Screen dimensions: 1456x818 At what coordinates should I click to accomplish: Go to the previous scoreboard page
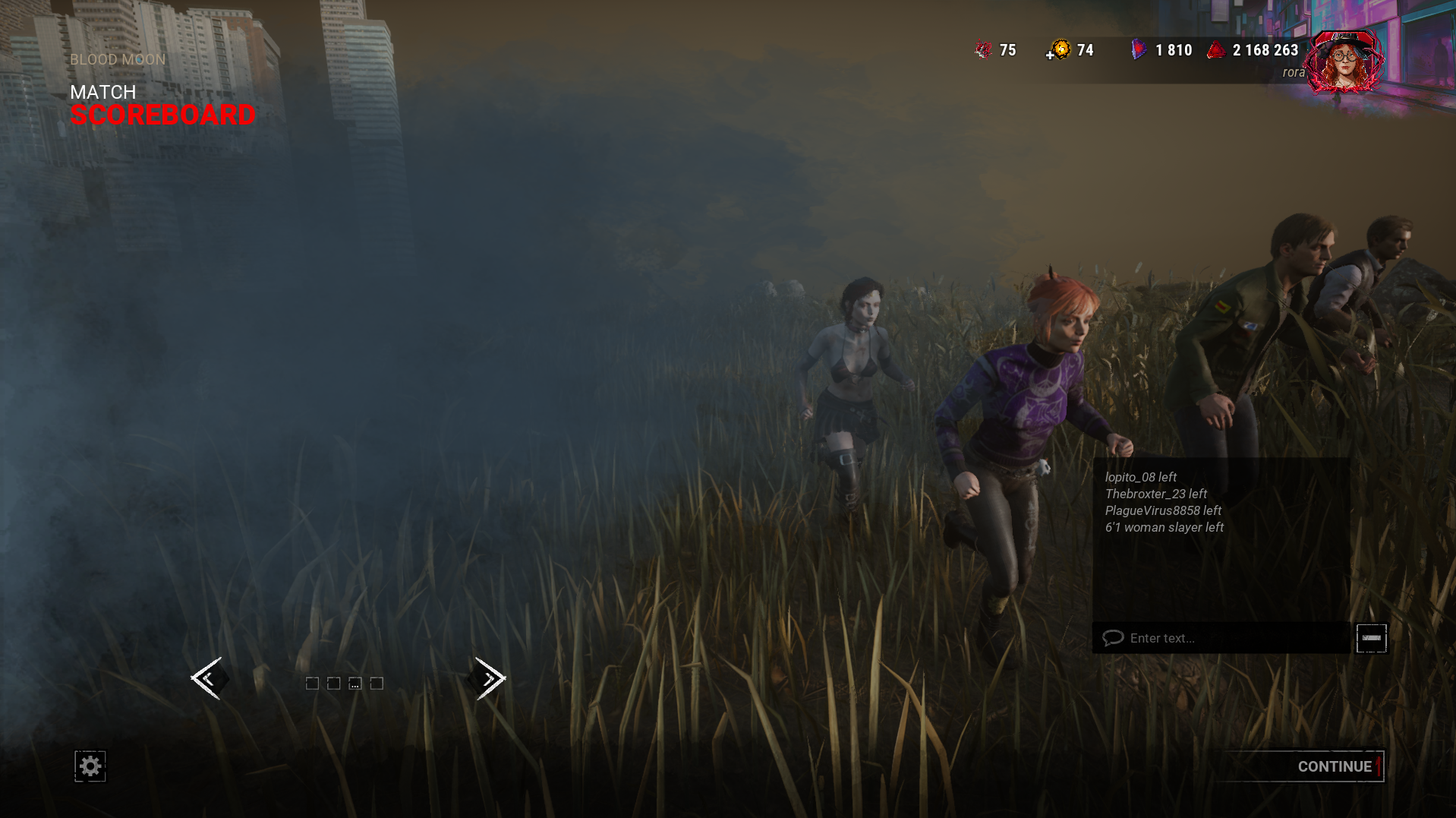pyautogui.click(x=206, y=678)
